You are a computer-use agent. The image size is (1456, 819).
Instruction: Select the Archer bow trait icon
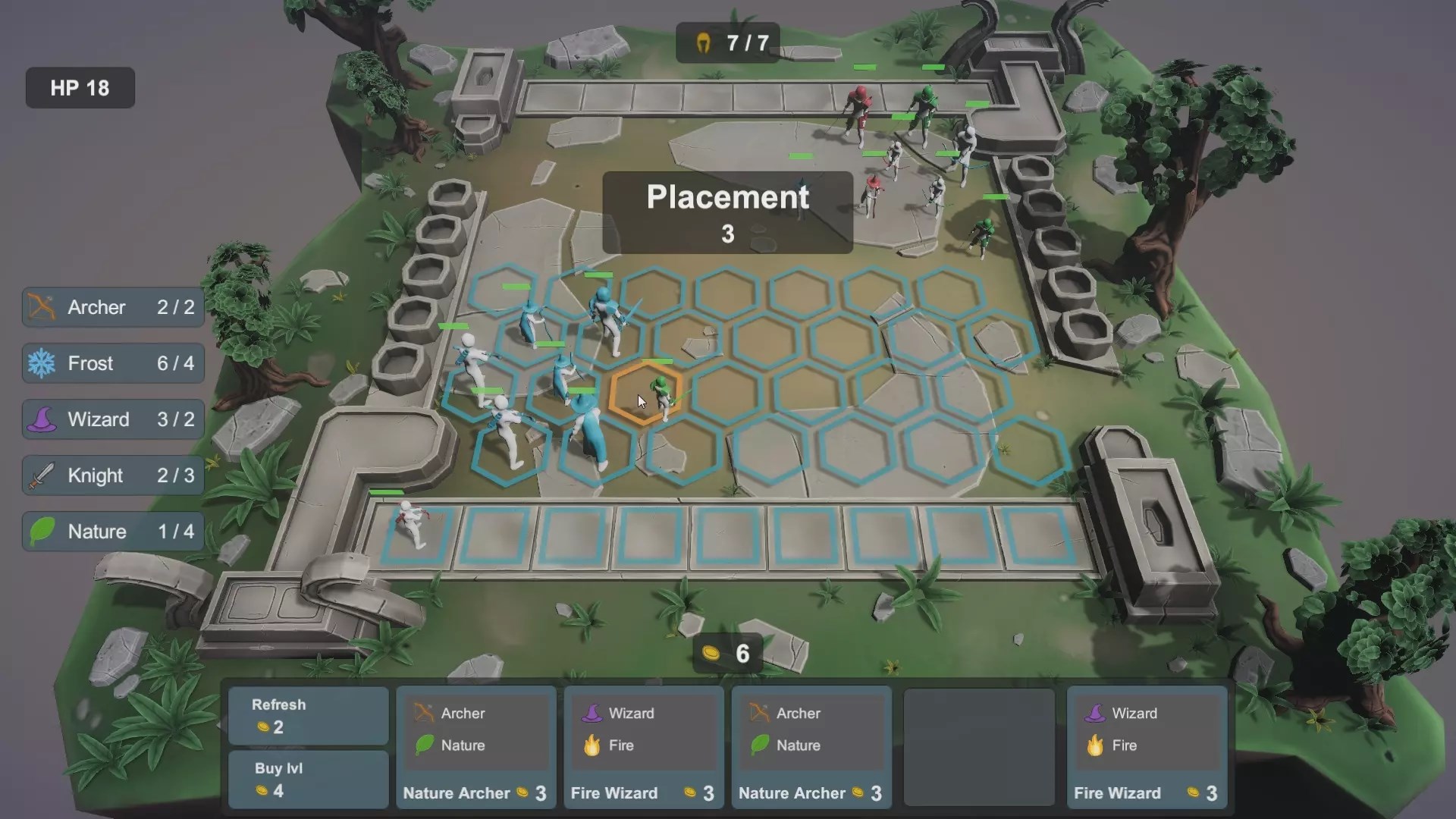click(42, 307)
